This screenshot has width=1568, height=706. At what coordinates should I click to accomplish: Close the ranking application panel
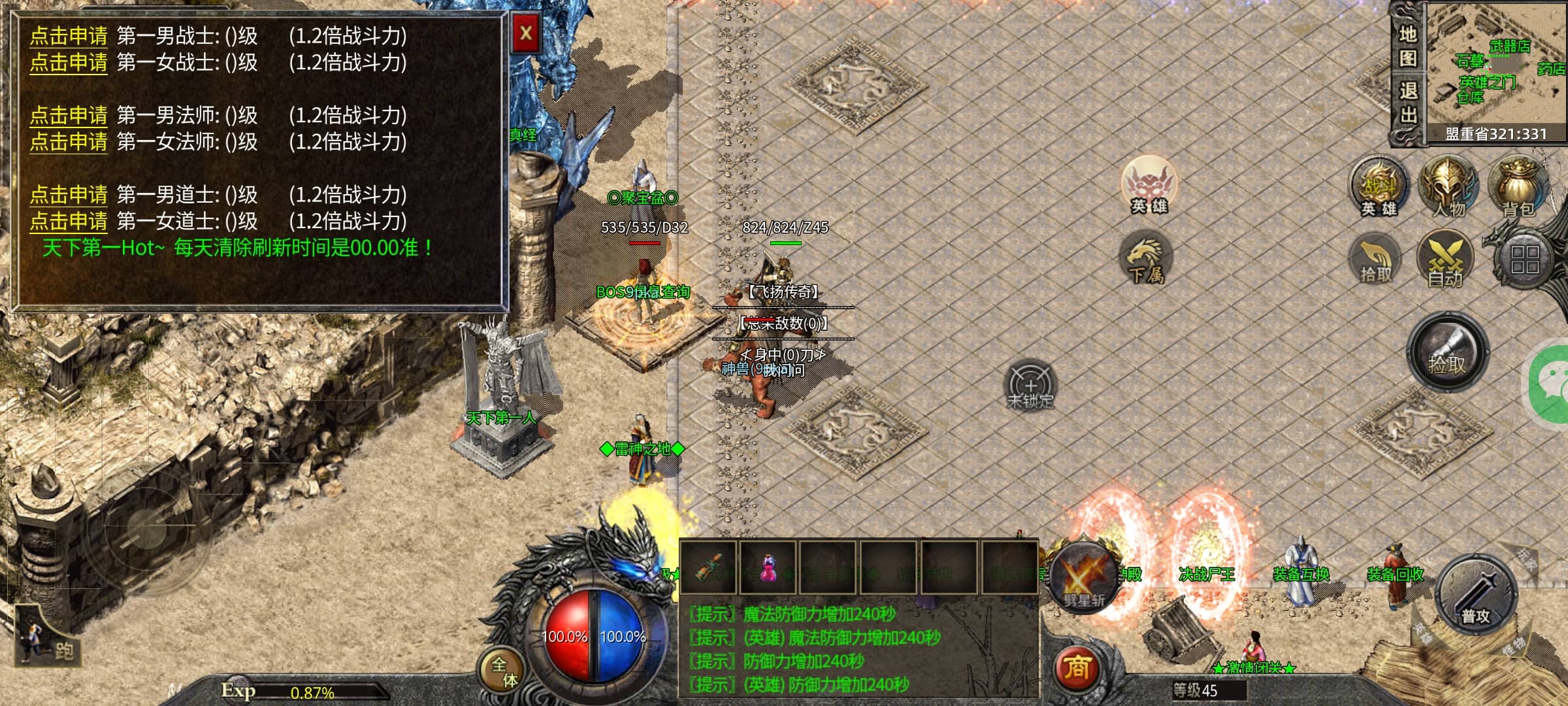pos(526,33)
